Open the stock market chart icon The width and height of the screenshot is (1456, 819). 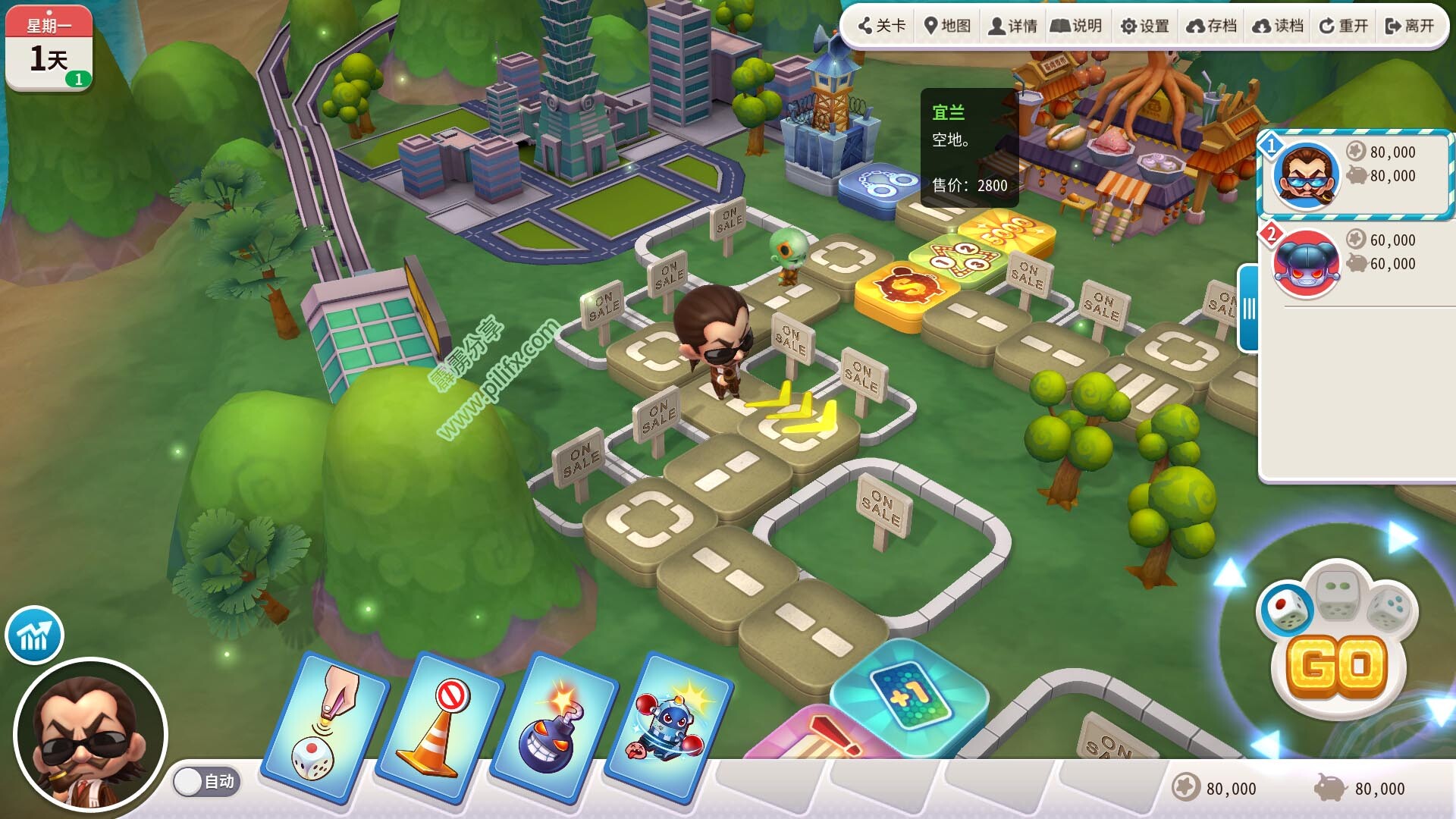click(x=34, y=635)
